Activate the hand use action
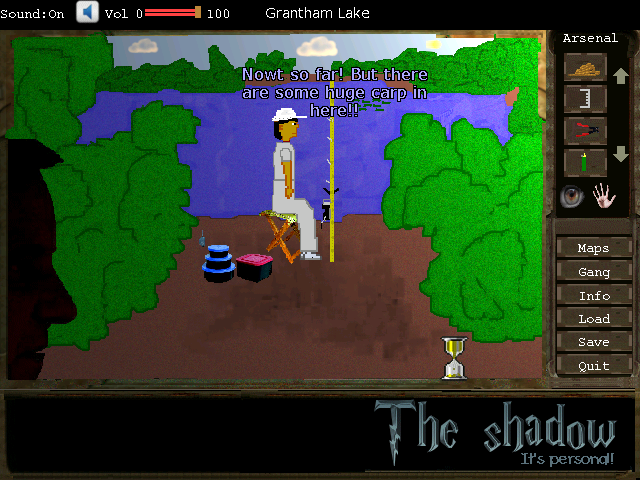 point(604,196)
